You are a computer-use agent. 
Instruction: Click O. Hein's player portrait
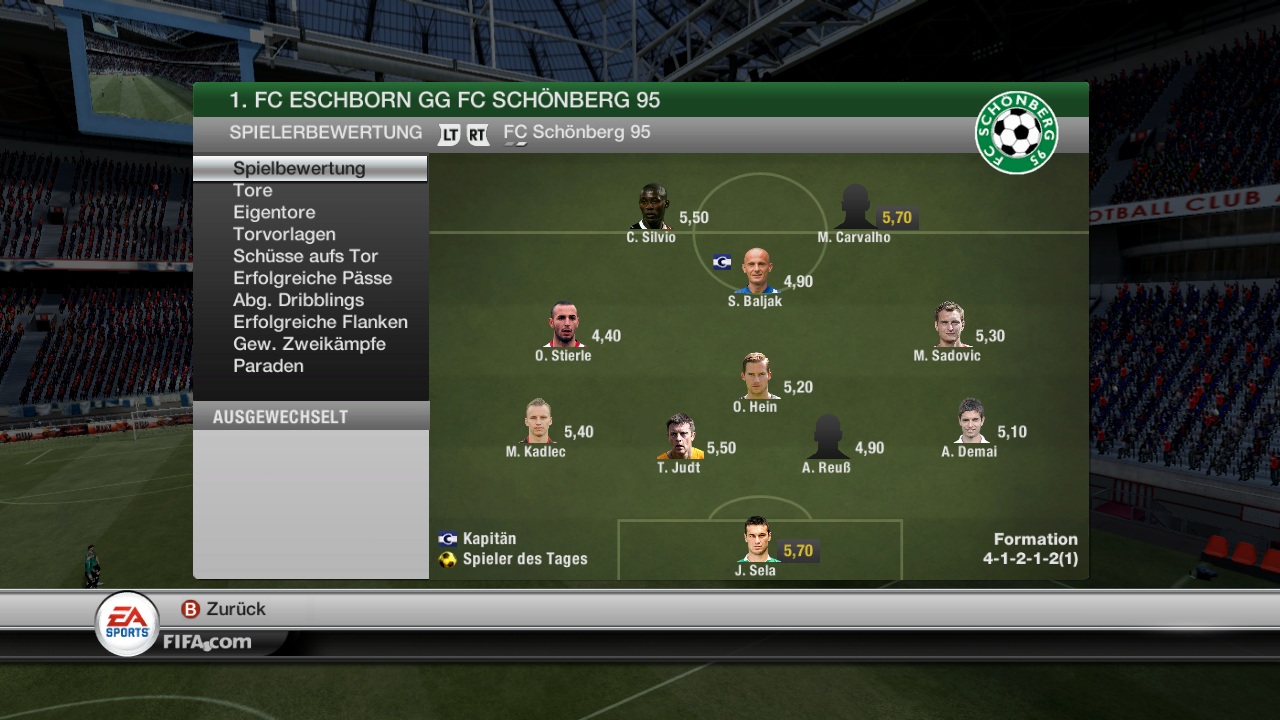(756, 377)
